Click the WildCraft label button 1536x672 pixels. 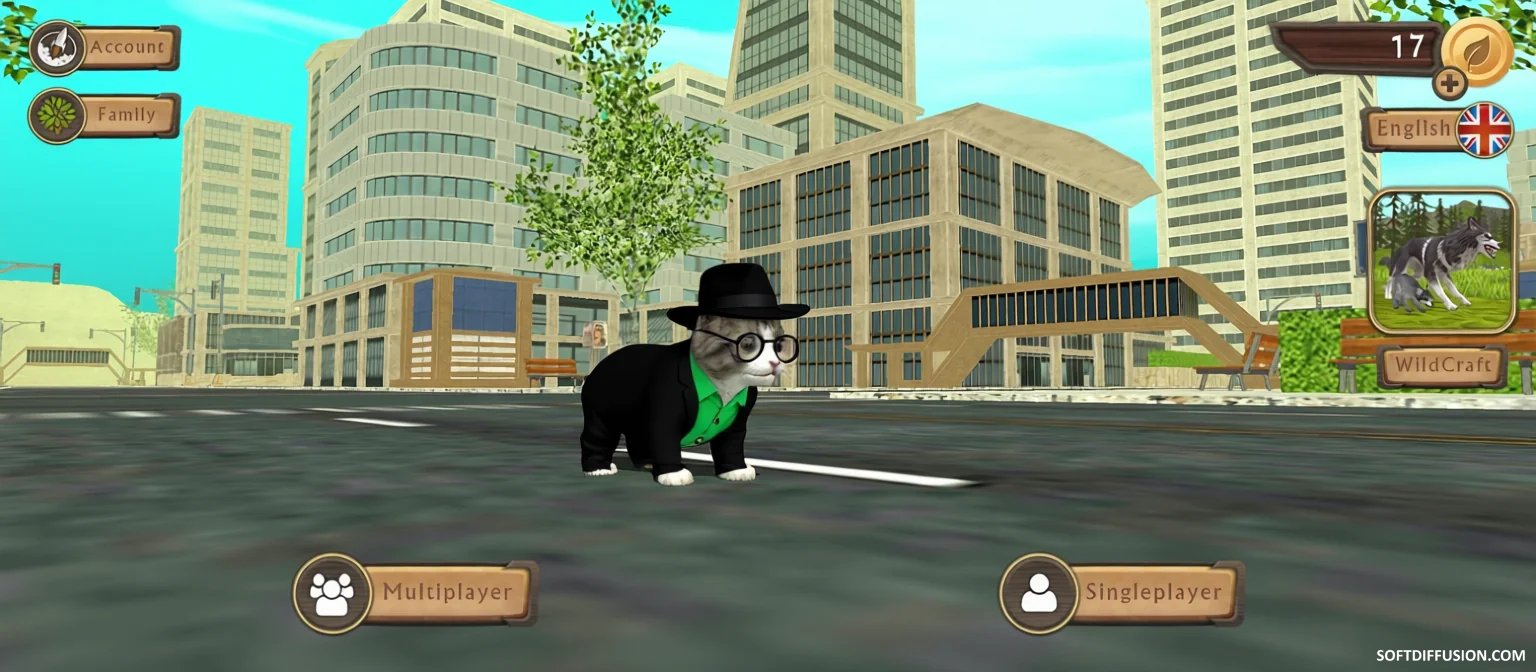(1442, 366)
